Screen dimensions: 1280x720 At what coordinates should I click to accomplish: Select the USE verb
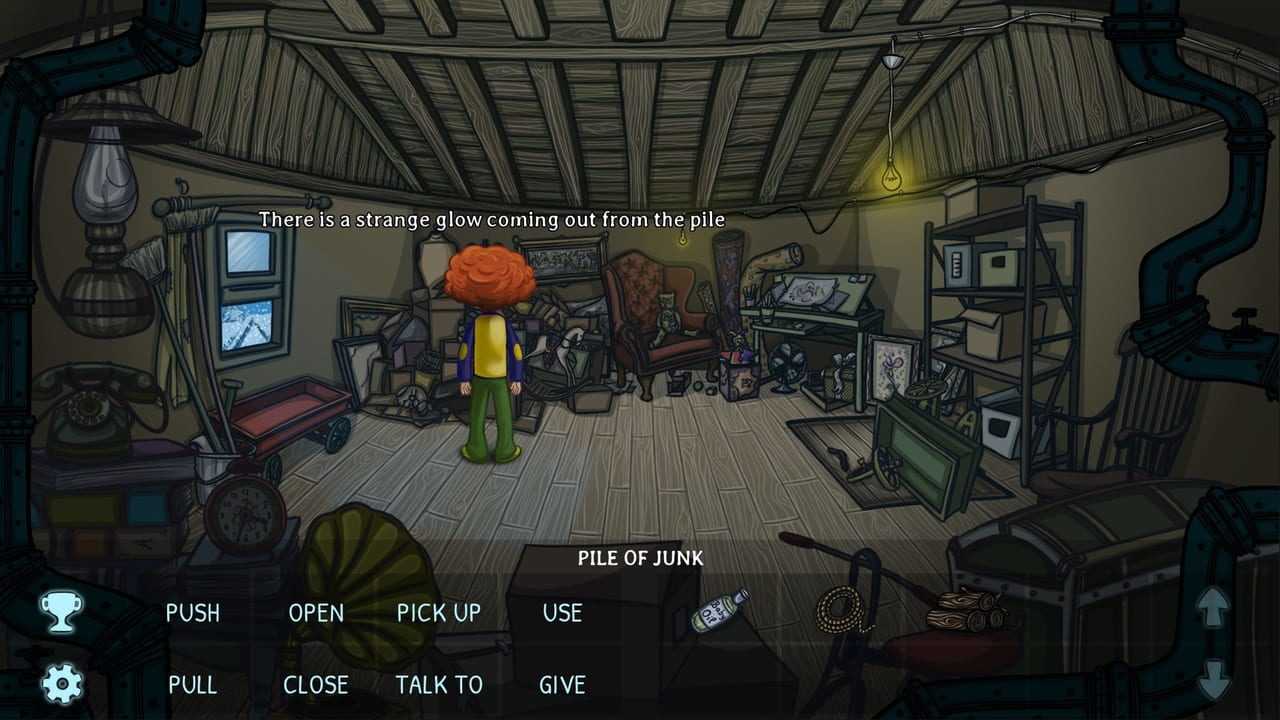pos(562,613)
